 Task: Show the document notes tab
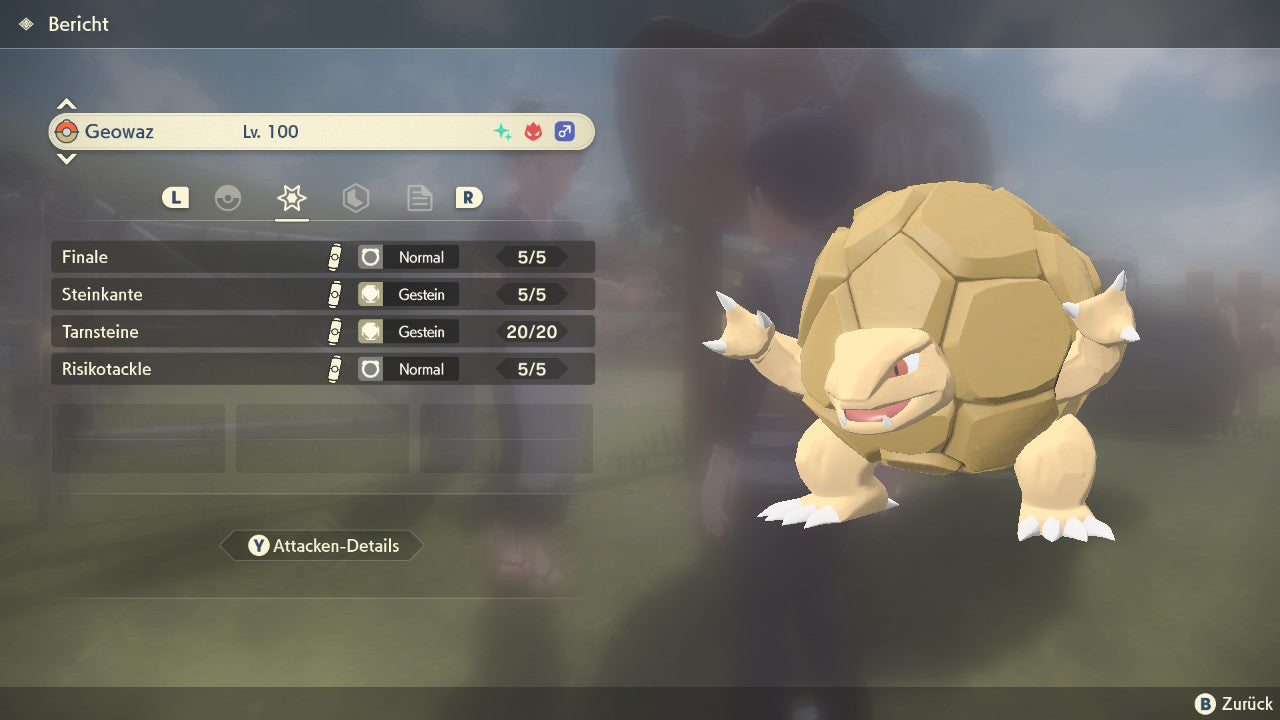(x=419, y=198)
